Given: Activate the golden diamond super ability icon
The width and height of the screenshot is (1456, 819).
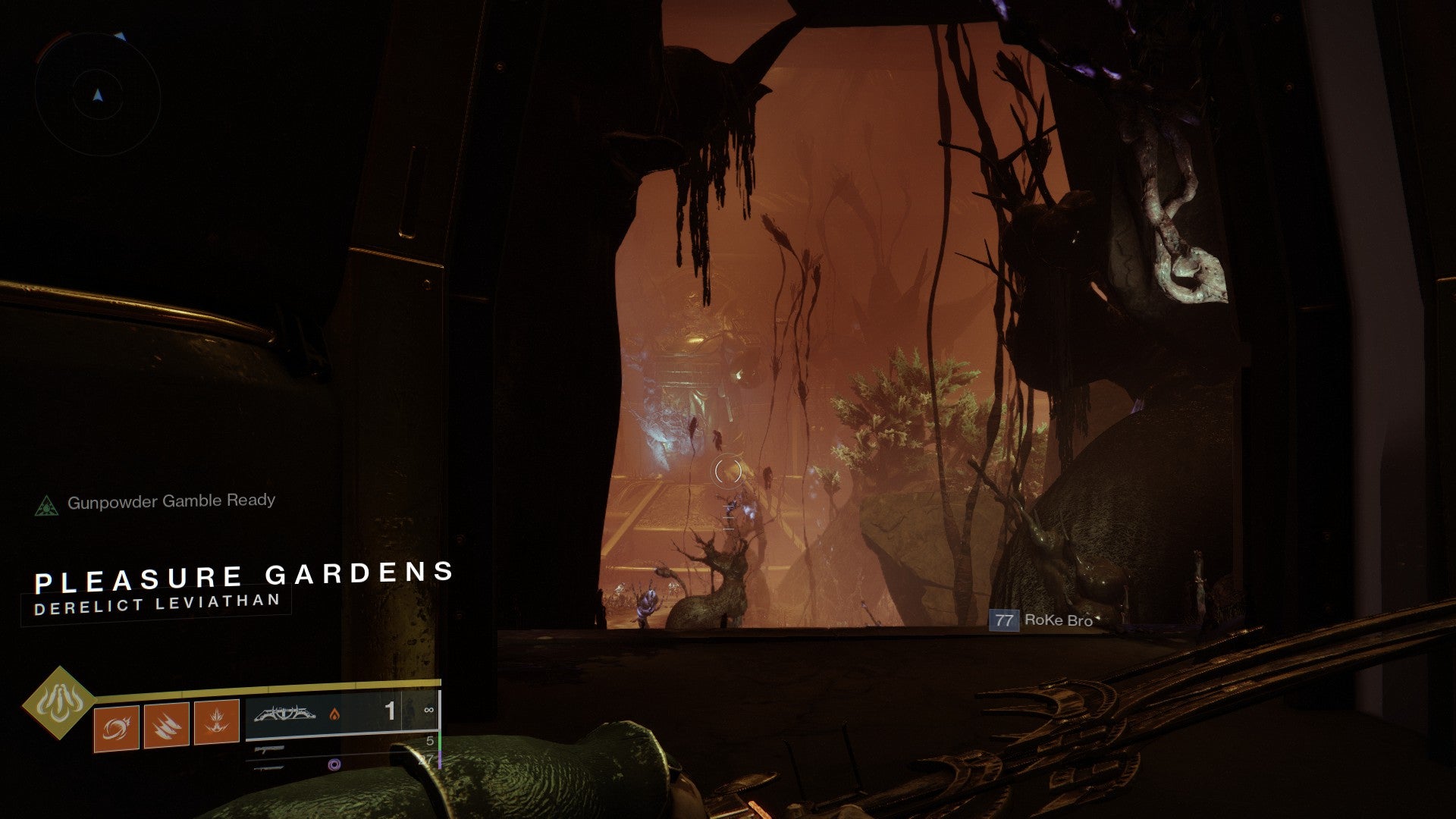Looking at the screenshot, I should click(58, 702).
